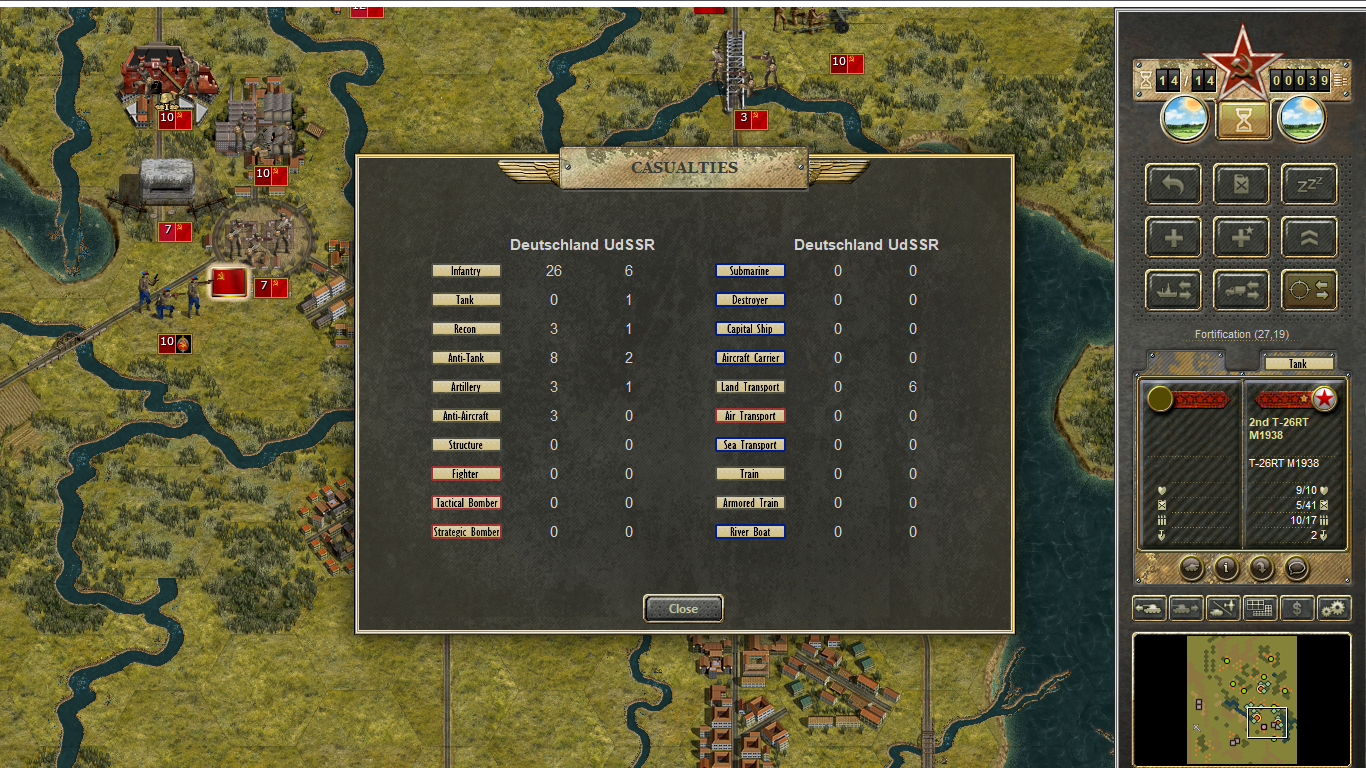Image resolution: width=1366 pixels, height=768 pixels.
Task: Put the unit to sleep with the Zzz button
Action: point(1309,185)
